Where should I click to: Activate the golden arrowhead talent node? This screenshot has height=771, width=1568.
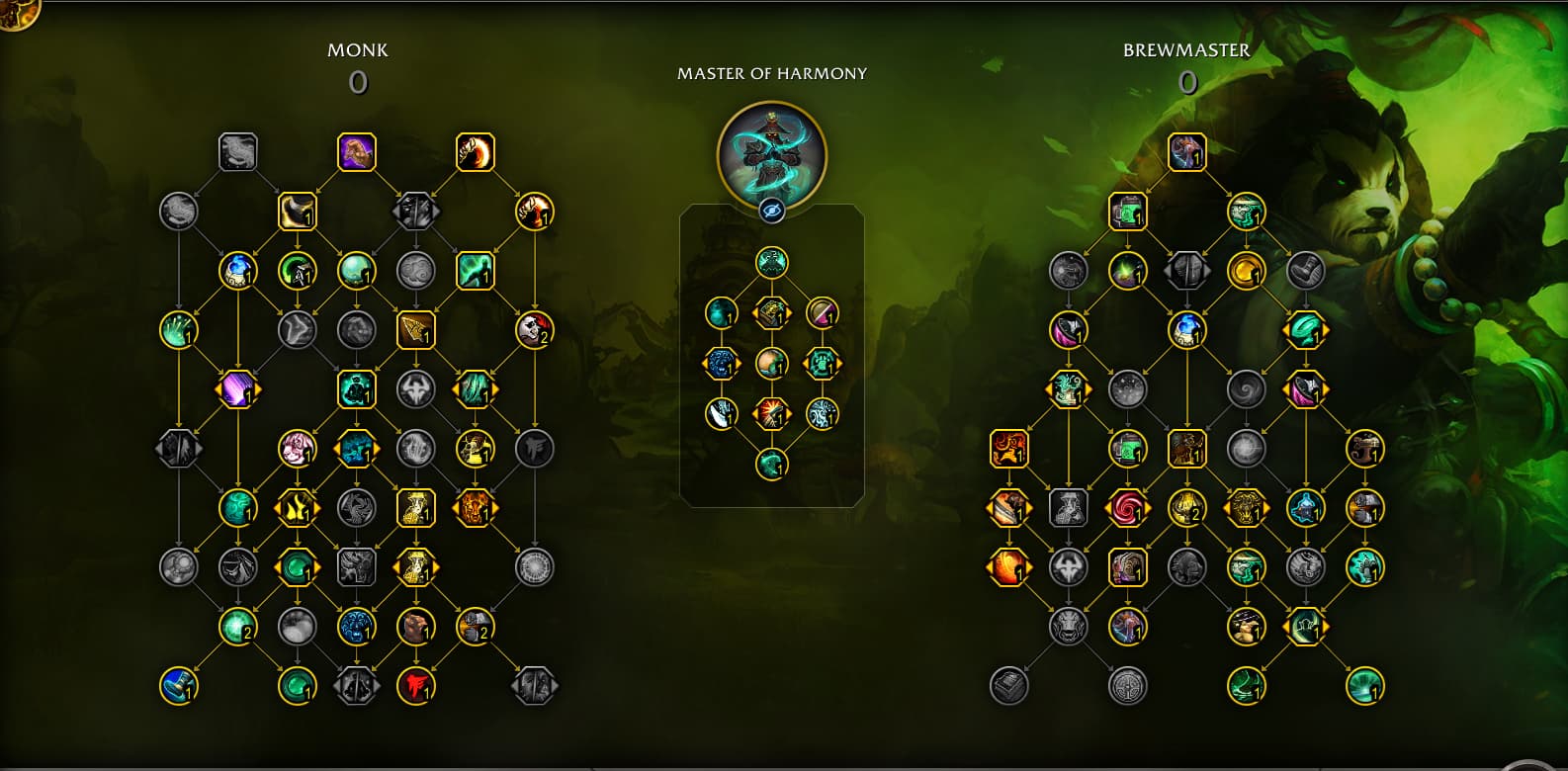click(x=415, y=330)
